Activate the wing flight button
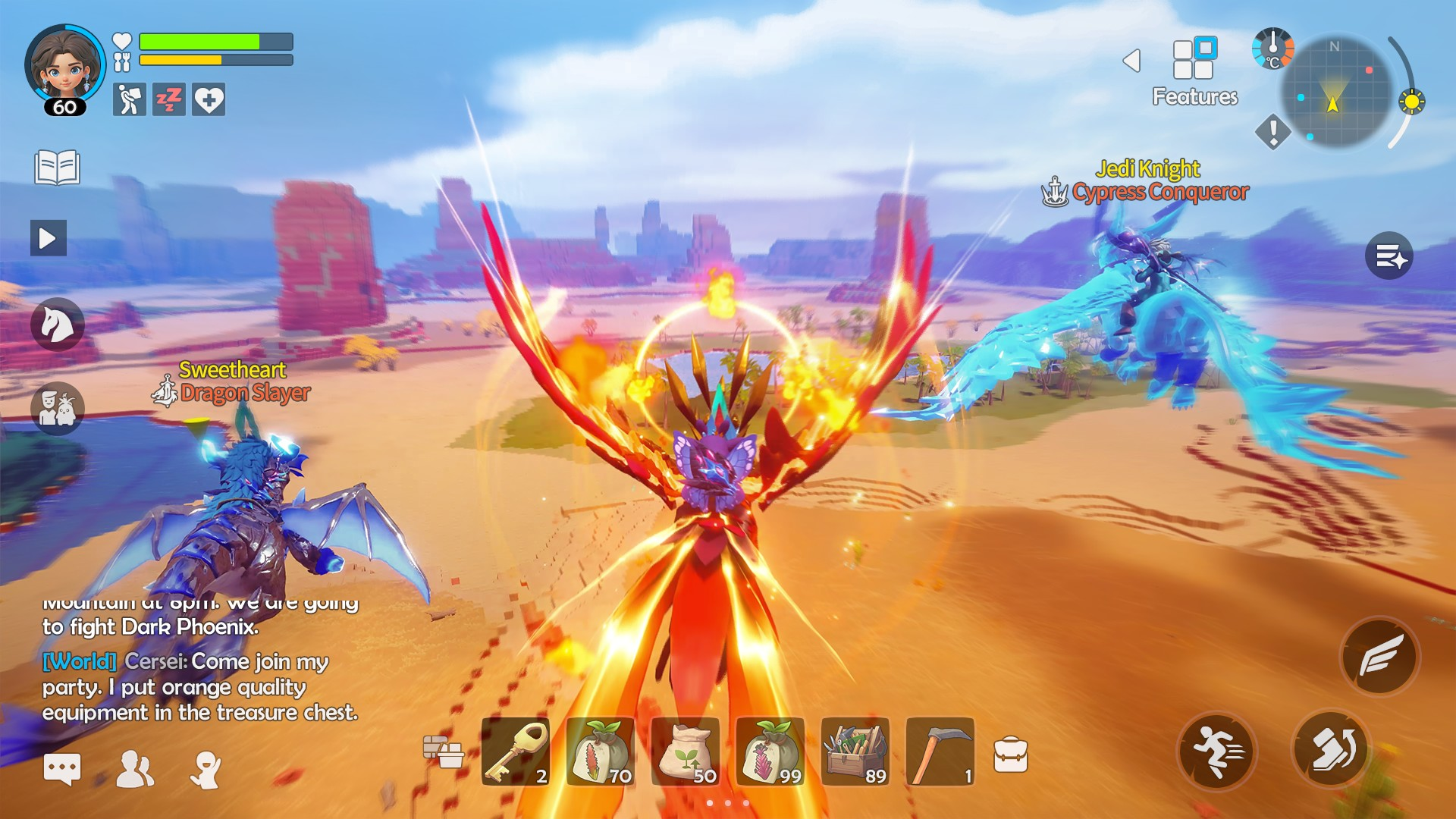 click(x=1380, y=656)
